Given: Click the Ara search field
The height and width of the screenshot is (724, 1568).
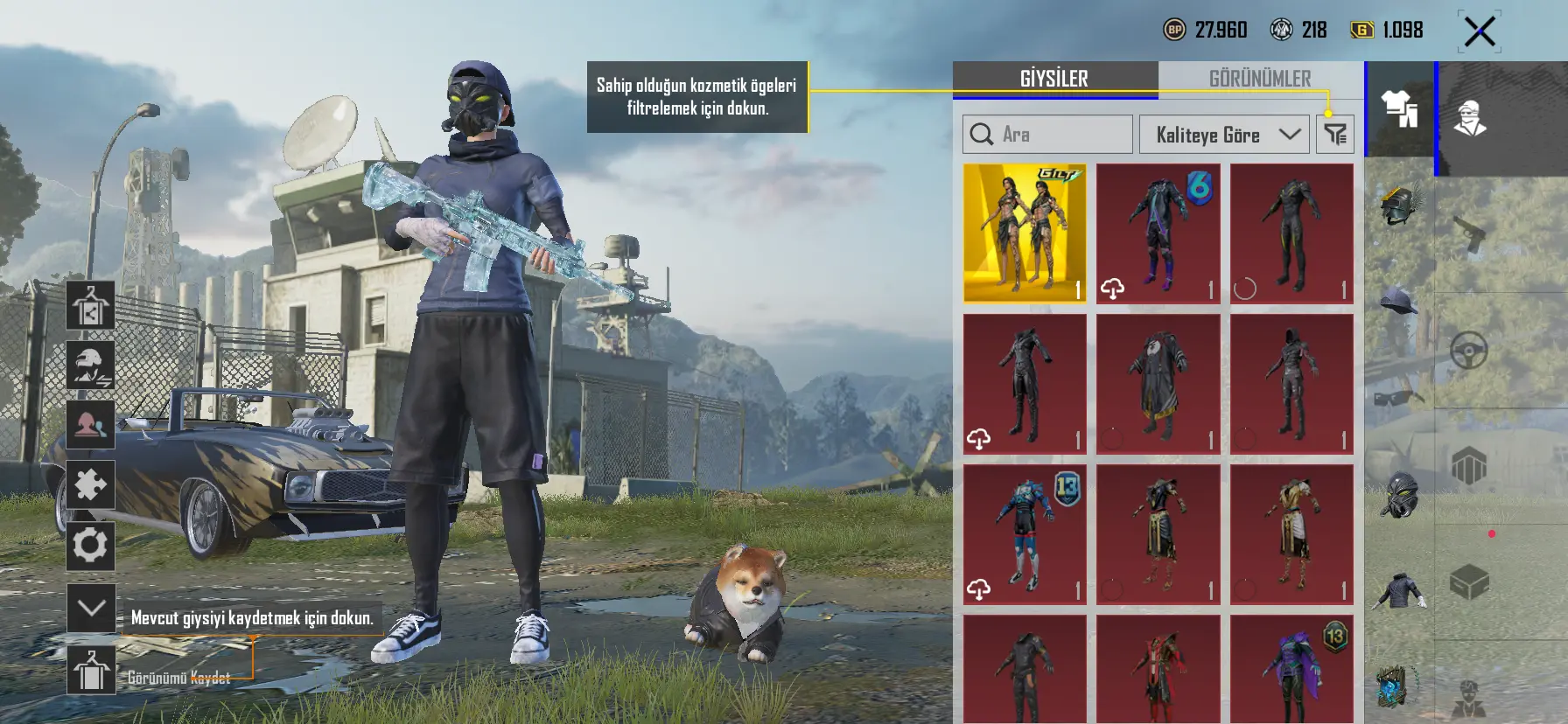Looking at the screenshot, I should click(x=1047, y=135).
